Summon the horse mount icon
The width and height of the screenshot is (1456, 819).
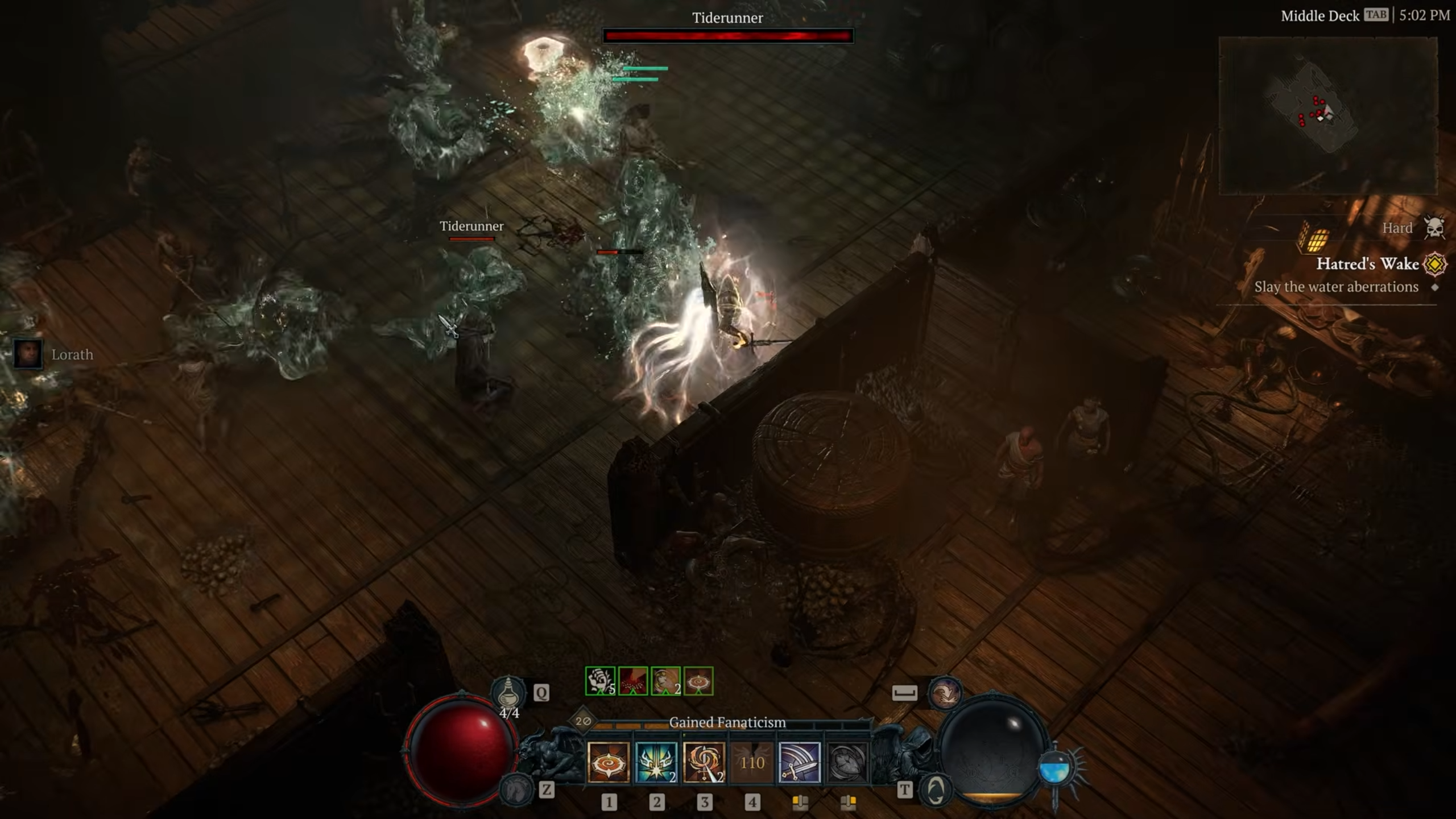515,789
